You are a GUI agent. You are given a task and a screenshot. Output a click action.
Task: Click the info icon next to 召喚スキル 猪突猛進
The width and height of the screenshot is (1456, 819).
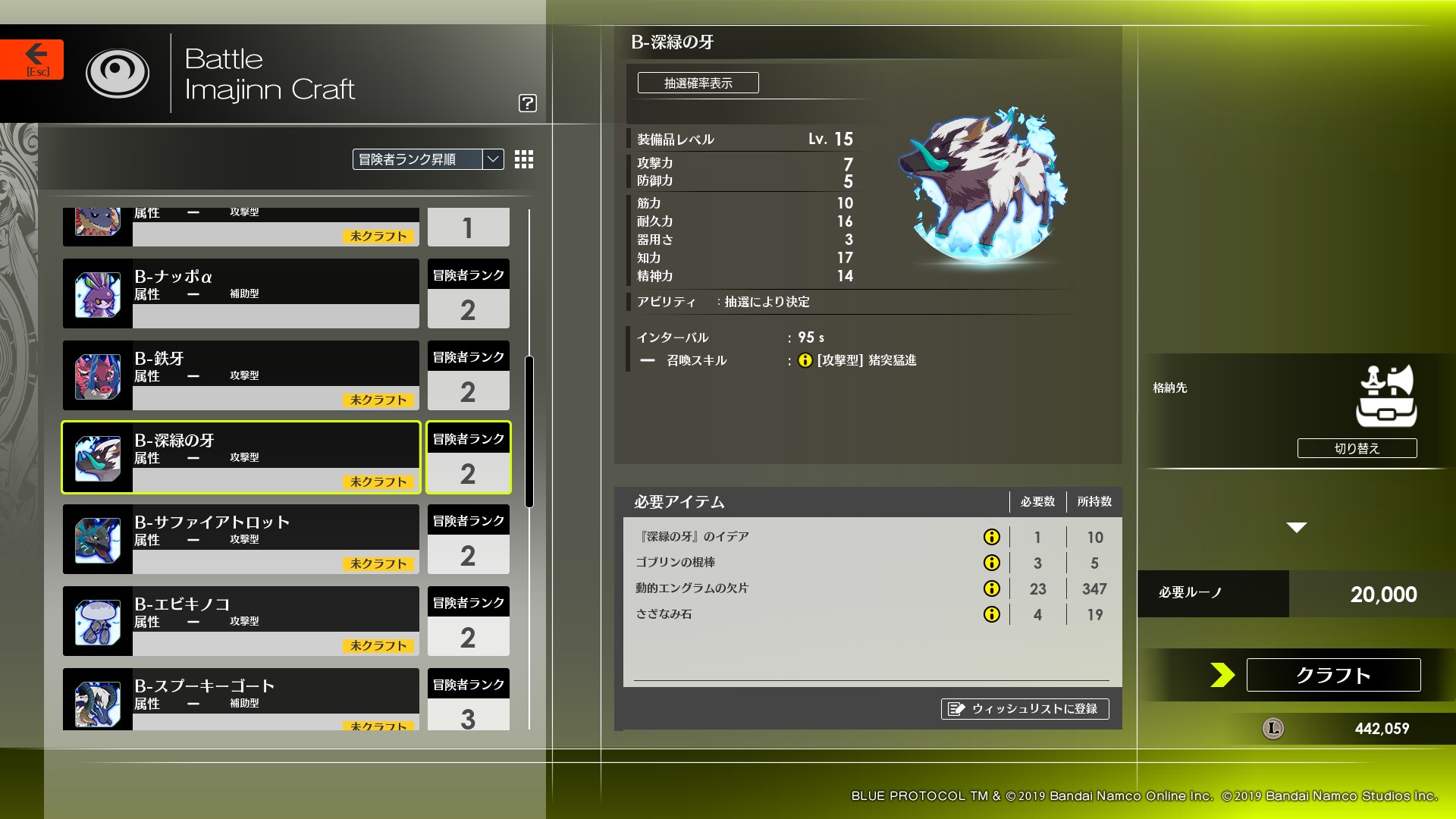pos(805,361)
